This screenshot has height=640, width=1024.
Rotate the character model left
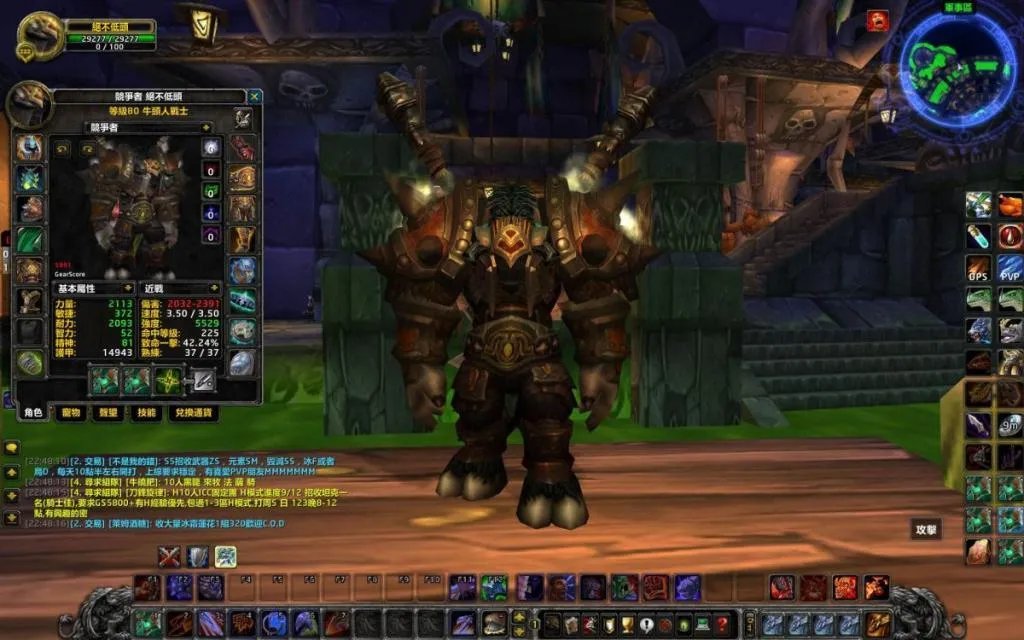pyautogui.click(x=62, y=148)
